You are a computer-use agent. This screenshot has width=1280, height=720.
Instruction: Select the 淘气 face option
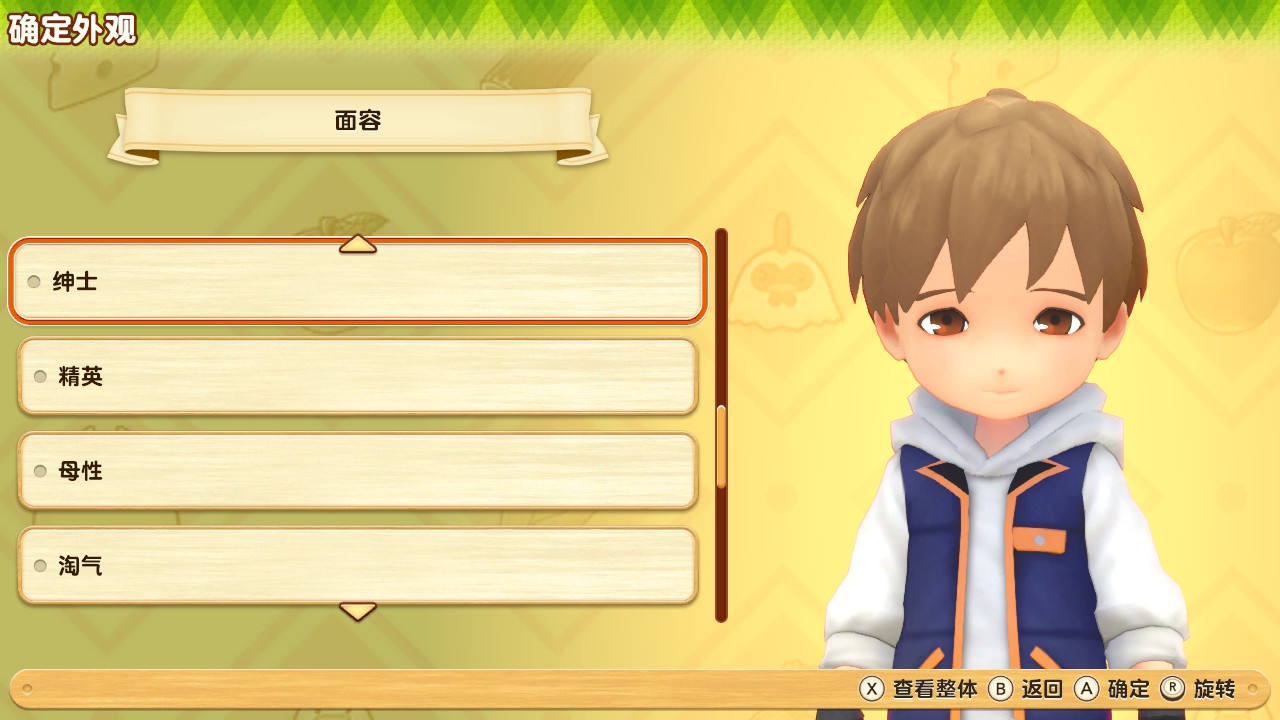click(357, 566)
